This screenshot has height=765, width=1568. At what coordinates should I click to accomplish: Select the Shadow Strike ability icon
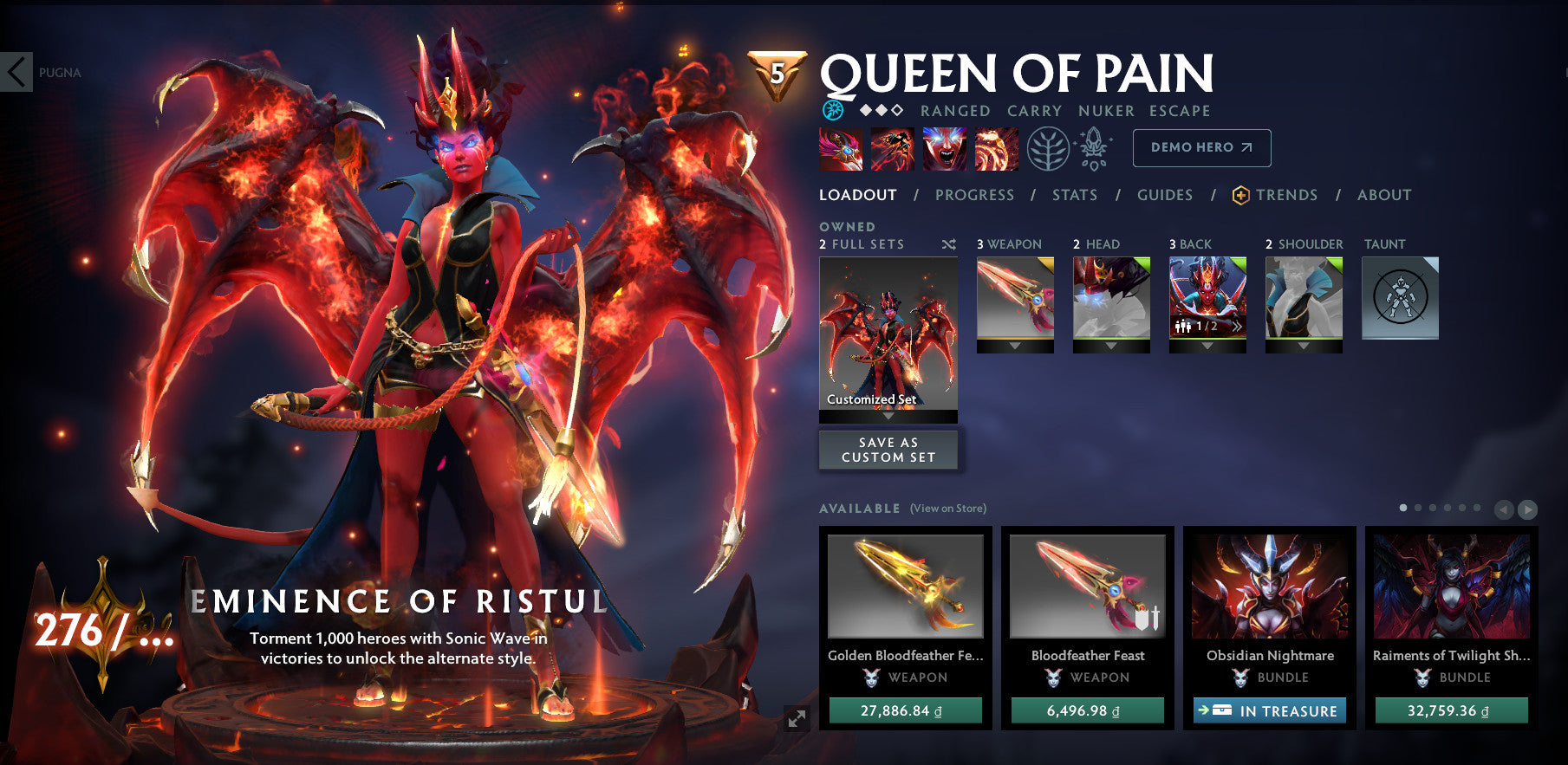pos(839,148)
